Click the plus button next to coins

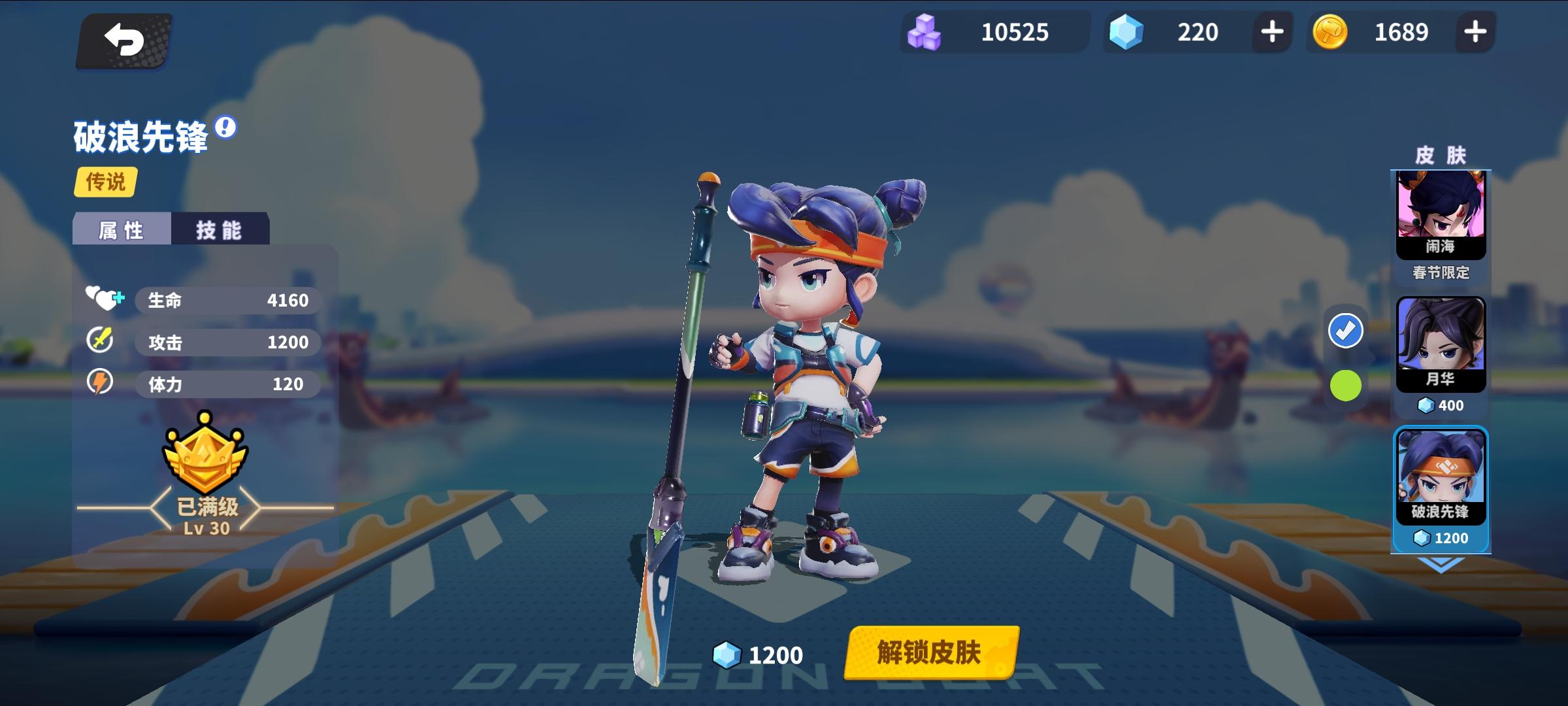coord(1477,32)
